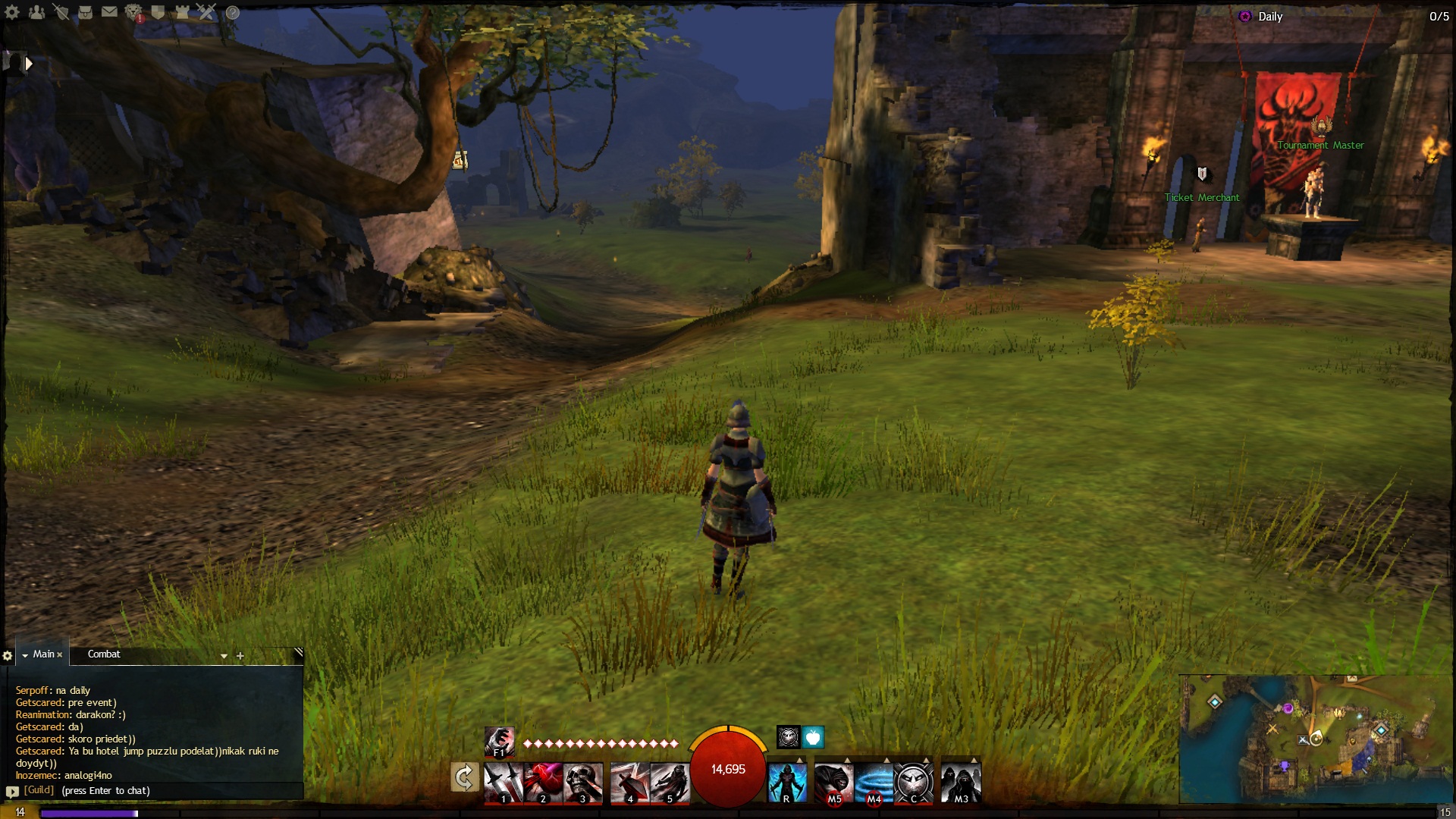Click the help question mark icon
The height and width of the screenshot is (819, 1456).
coord(233,13)
